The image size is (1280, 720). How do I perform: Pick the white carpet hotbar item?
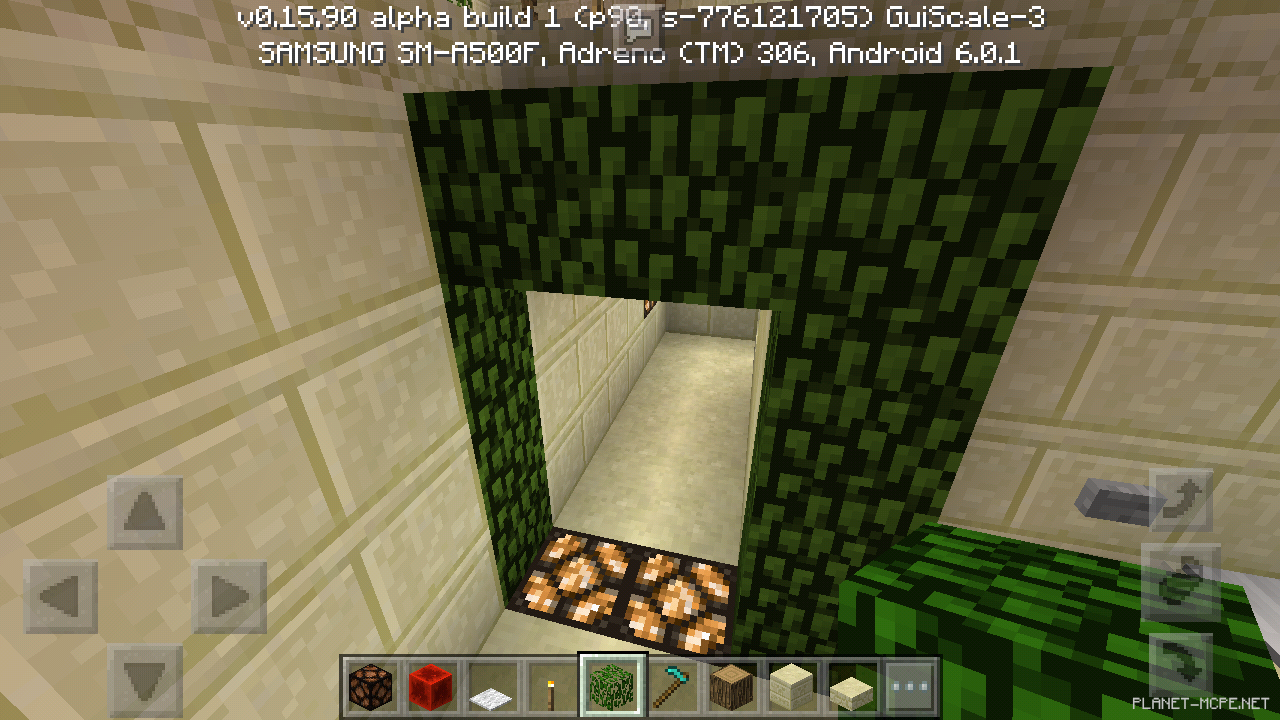[493, 686]
